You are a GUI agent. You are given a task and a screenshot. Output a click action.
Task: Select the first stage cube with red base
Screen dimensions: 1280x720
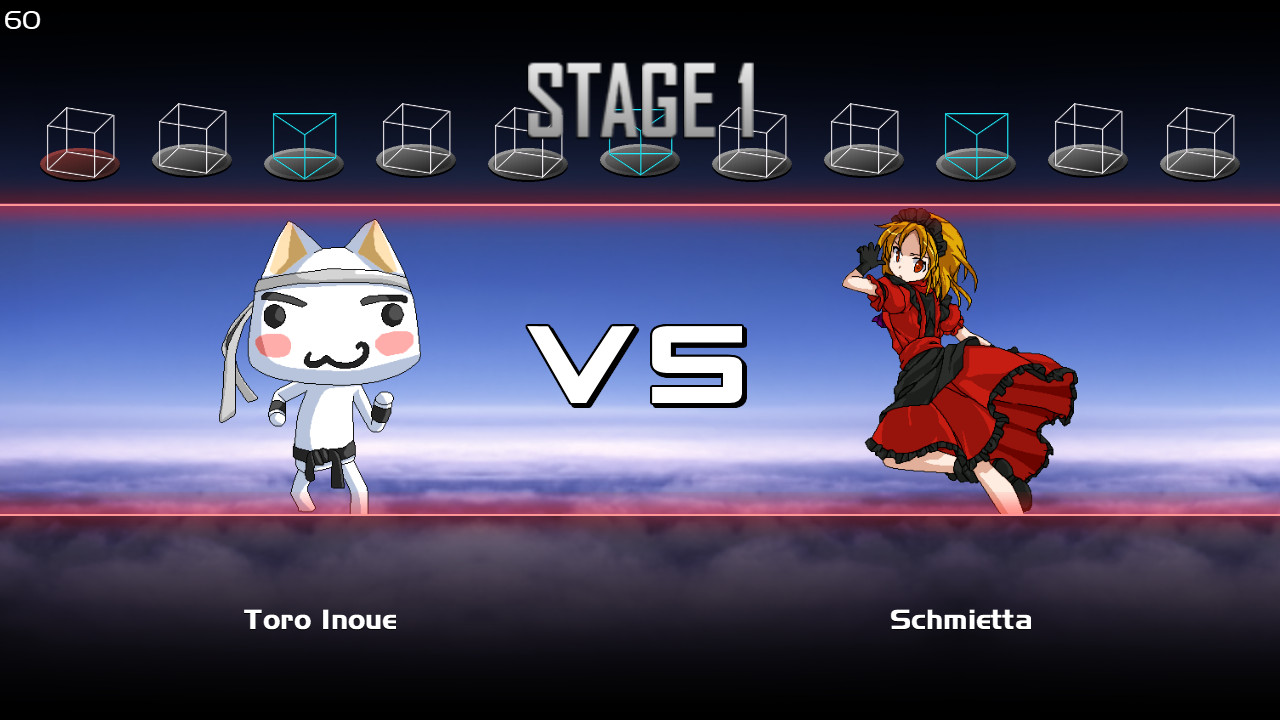coord(78,140)
